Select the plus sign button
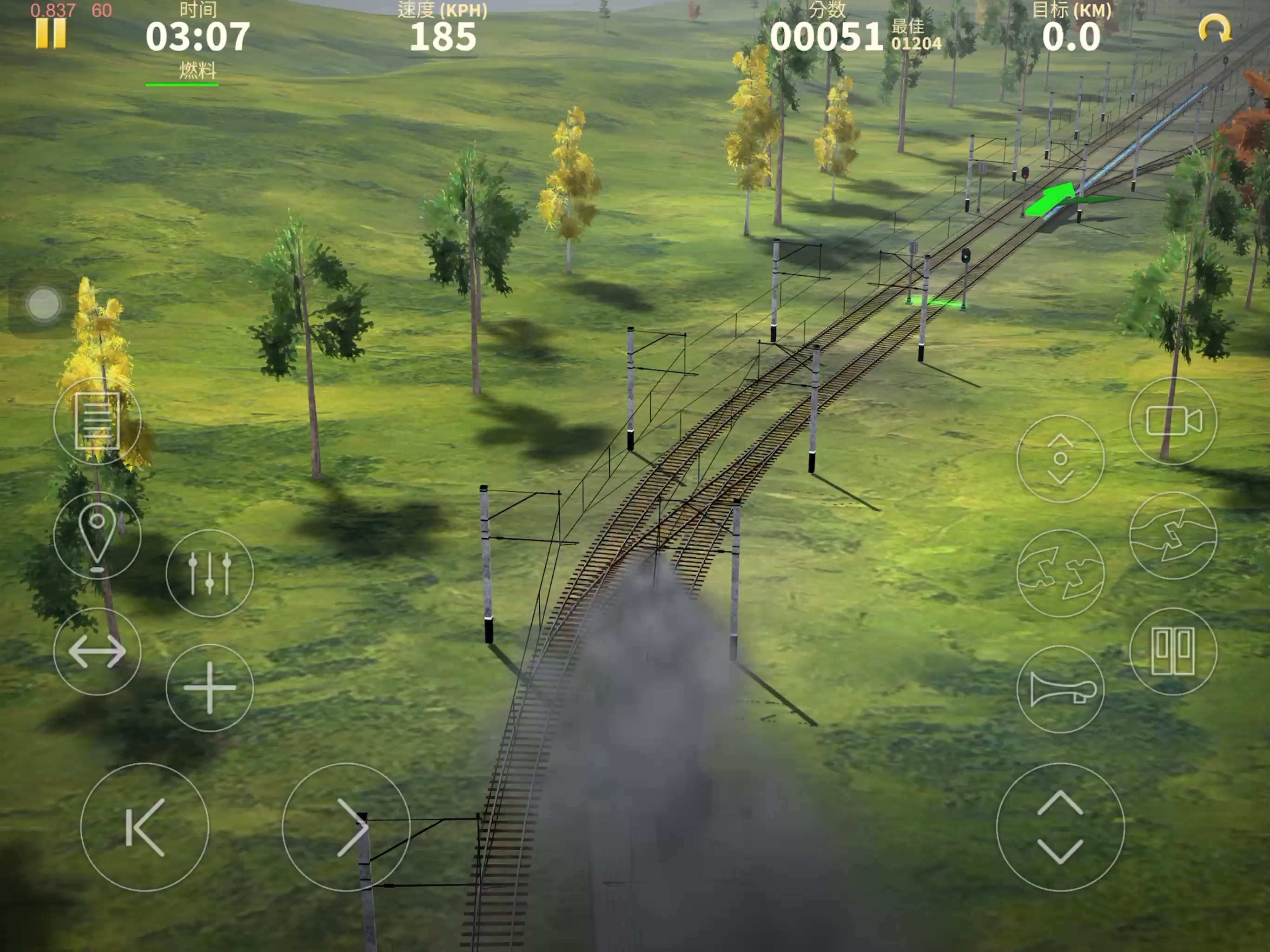Screen dimensions: 1270x952 (x=210, y=688)
